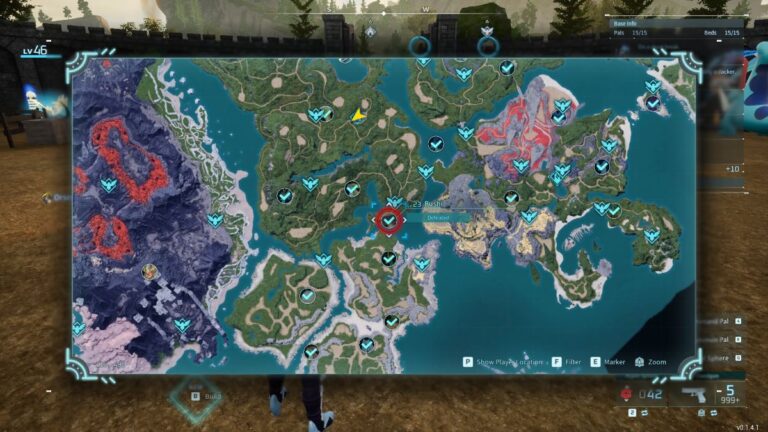The image size is (768, 432).
Task: Choose the checkmark marker in the central northern strait
Action: pos(435,144)
